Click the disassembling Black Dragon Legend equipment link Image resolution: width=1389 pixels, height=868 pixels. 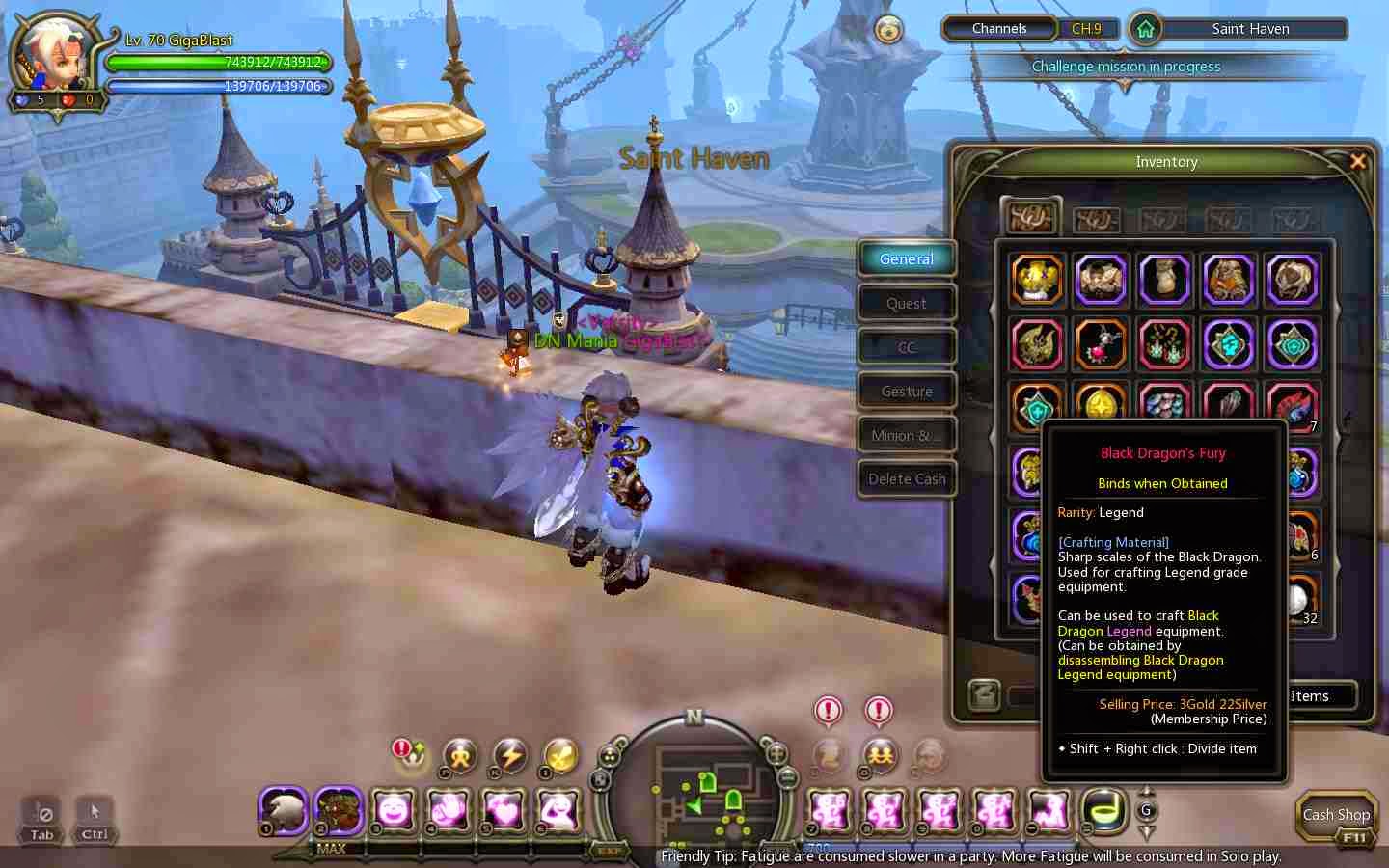[x=1141, y=666]
